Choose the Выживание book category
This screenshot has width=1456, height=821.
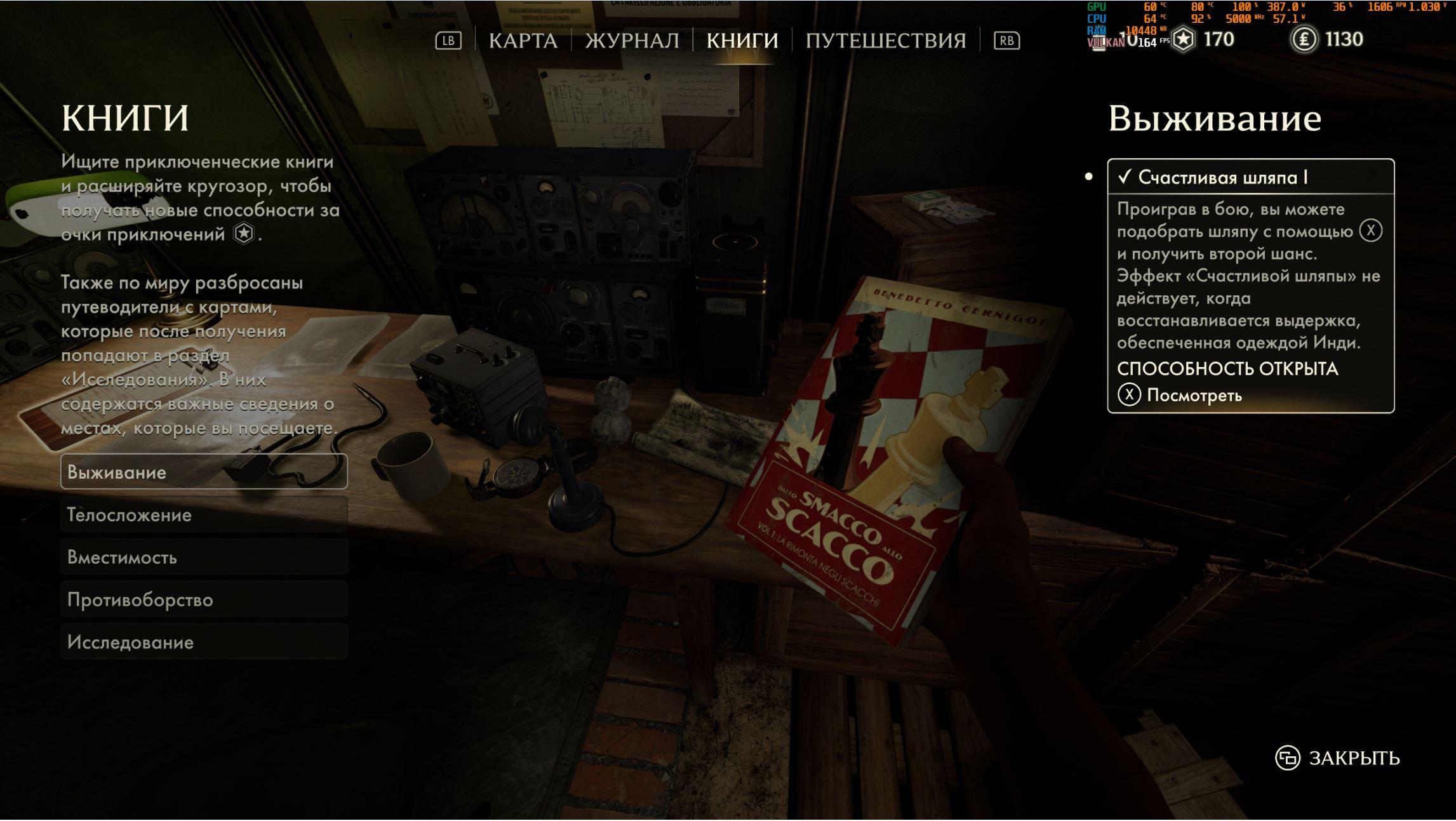pyautogui.click(x=204, y=472)
